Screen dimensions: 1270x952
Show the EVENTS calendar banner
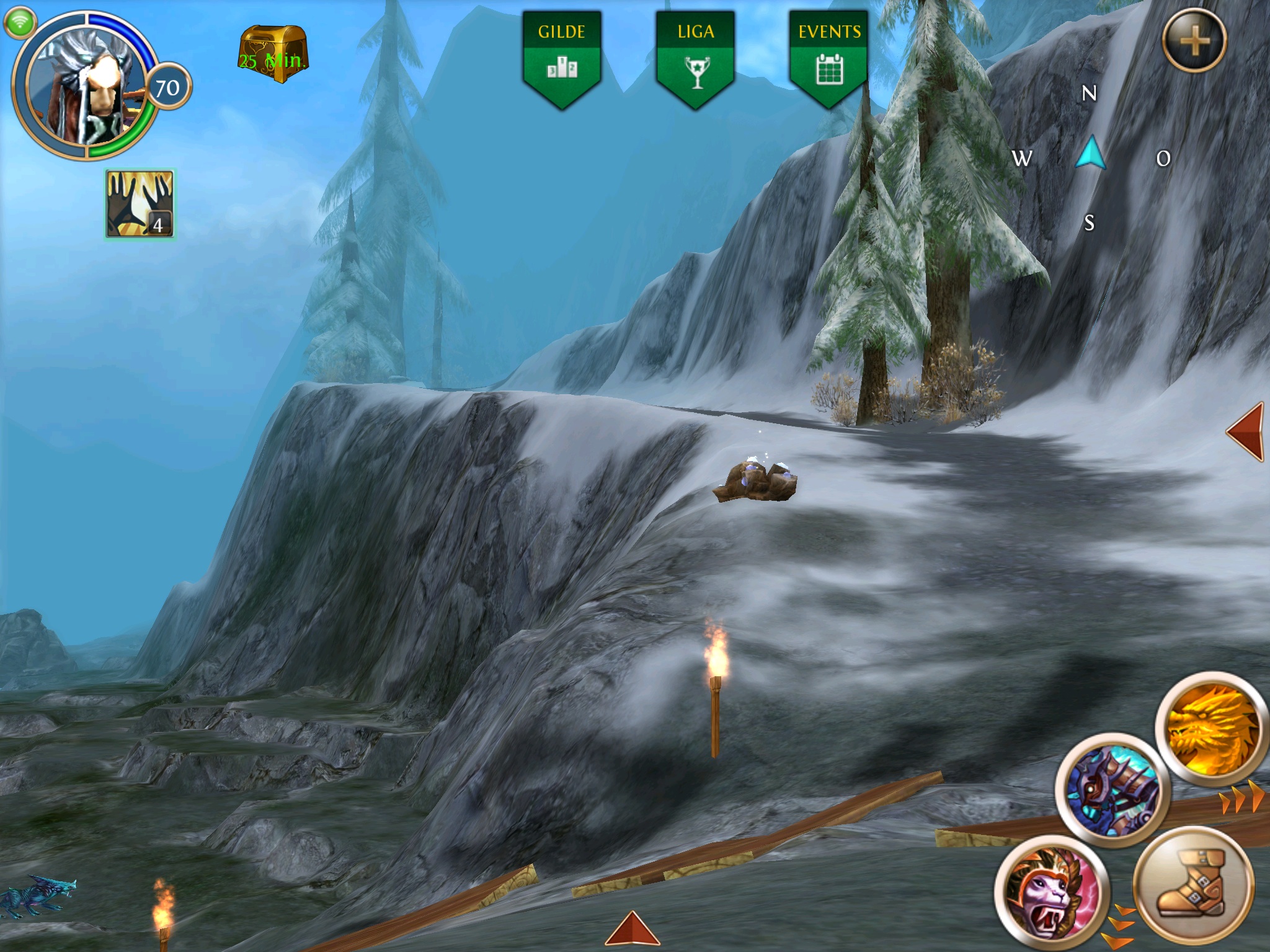[829, 58]
